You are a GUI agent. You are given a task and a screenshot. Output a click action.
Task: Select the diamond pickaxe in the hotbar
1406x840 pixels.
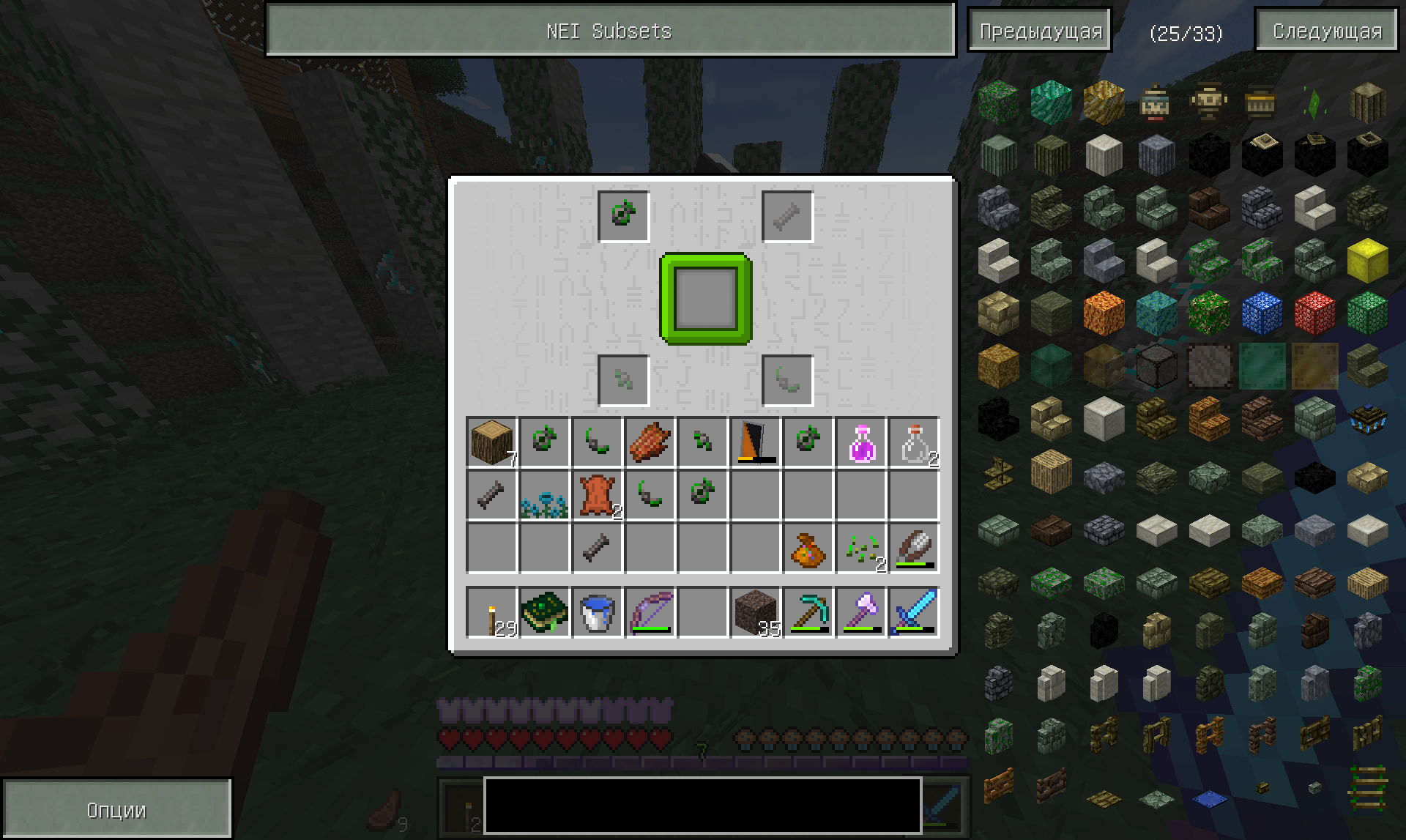point(808,612)
